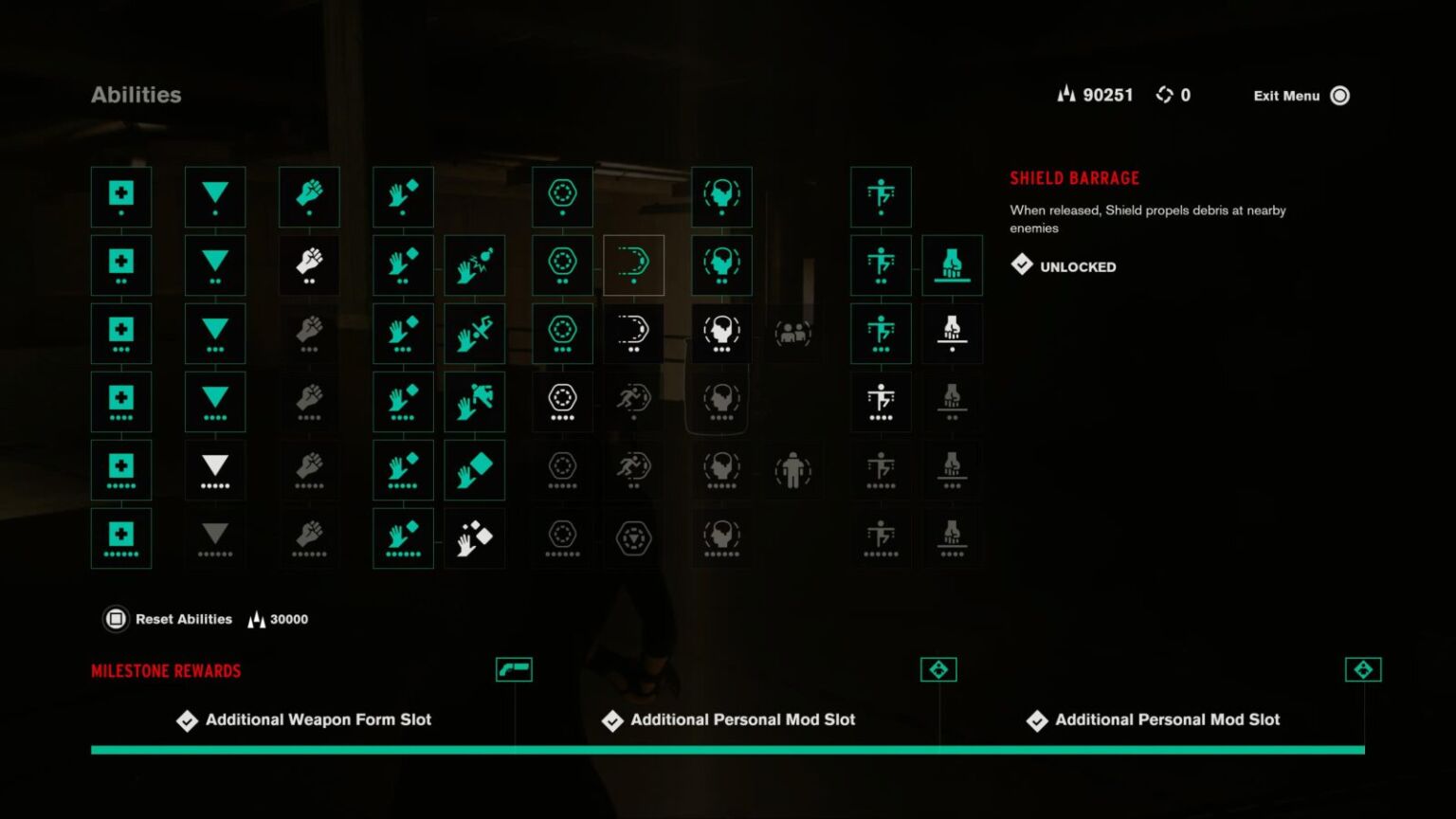Toggle the UNLOCKED checkmark for Shield Barrage
This screenshot has width=1456, height=819.
[x=1022, y=265]
